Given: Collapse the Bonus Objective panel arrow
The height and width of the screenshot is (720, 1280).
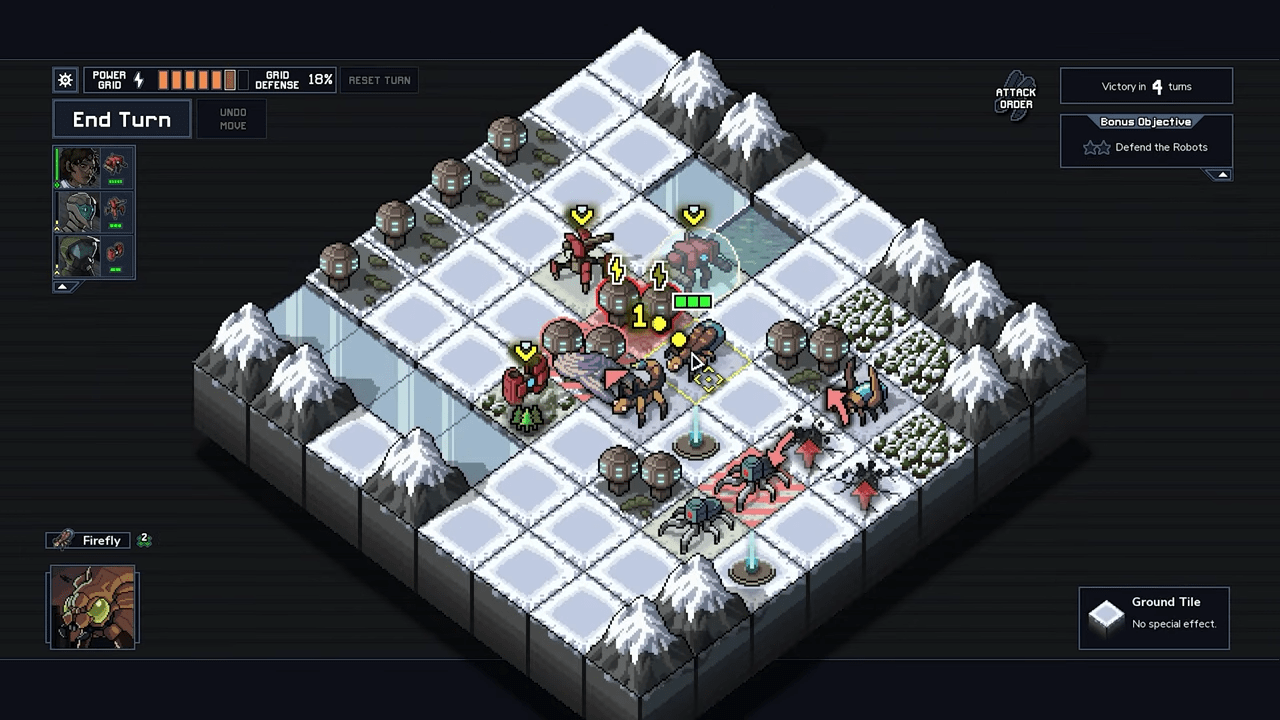Looking at the screenshot, I should click(1222, 175).
